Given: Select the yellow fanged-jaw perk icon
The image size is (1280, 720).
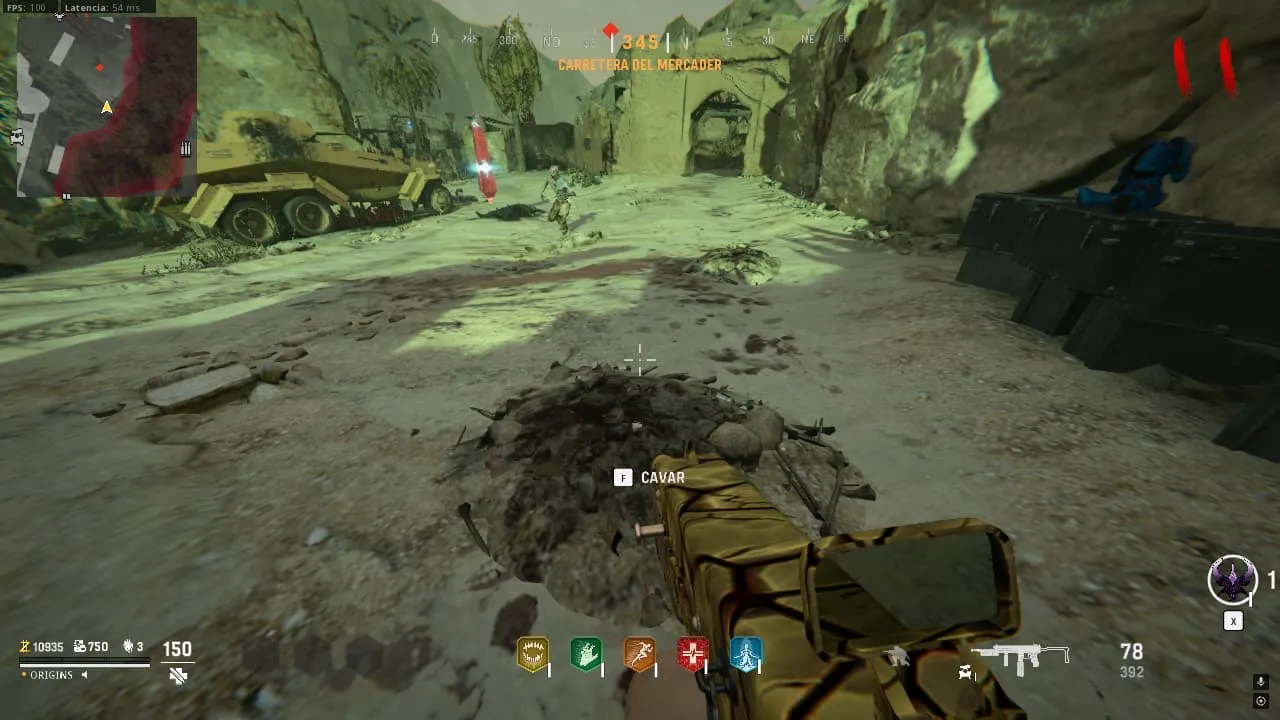Looking at the screenshot, I should 532,655.
